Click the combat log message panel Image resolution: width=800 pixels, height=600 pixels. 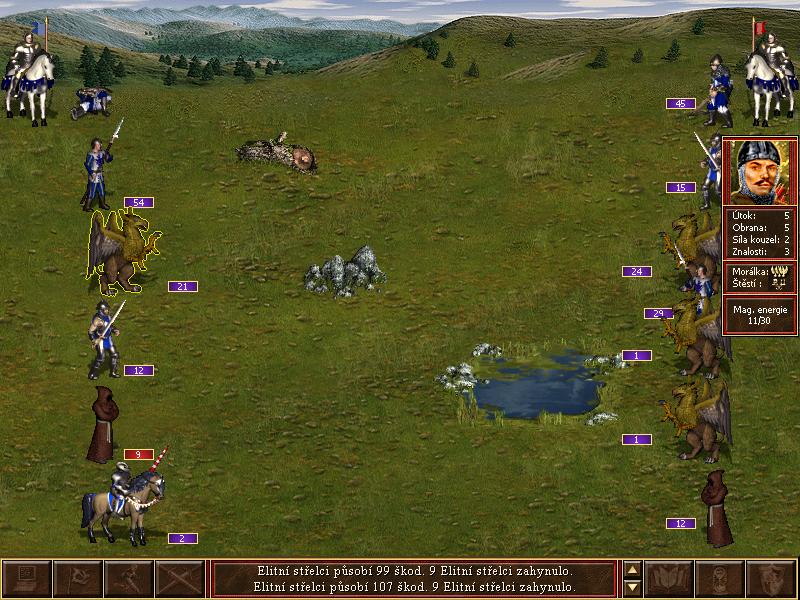tap(414, 579)
